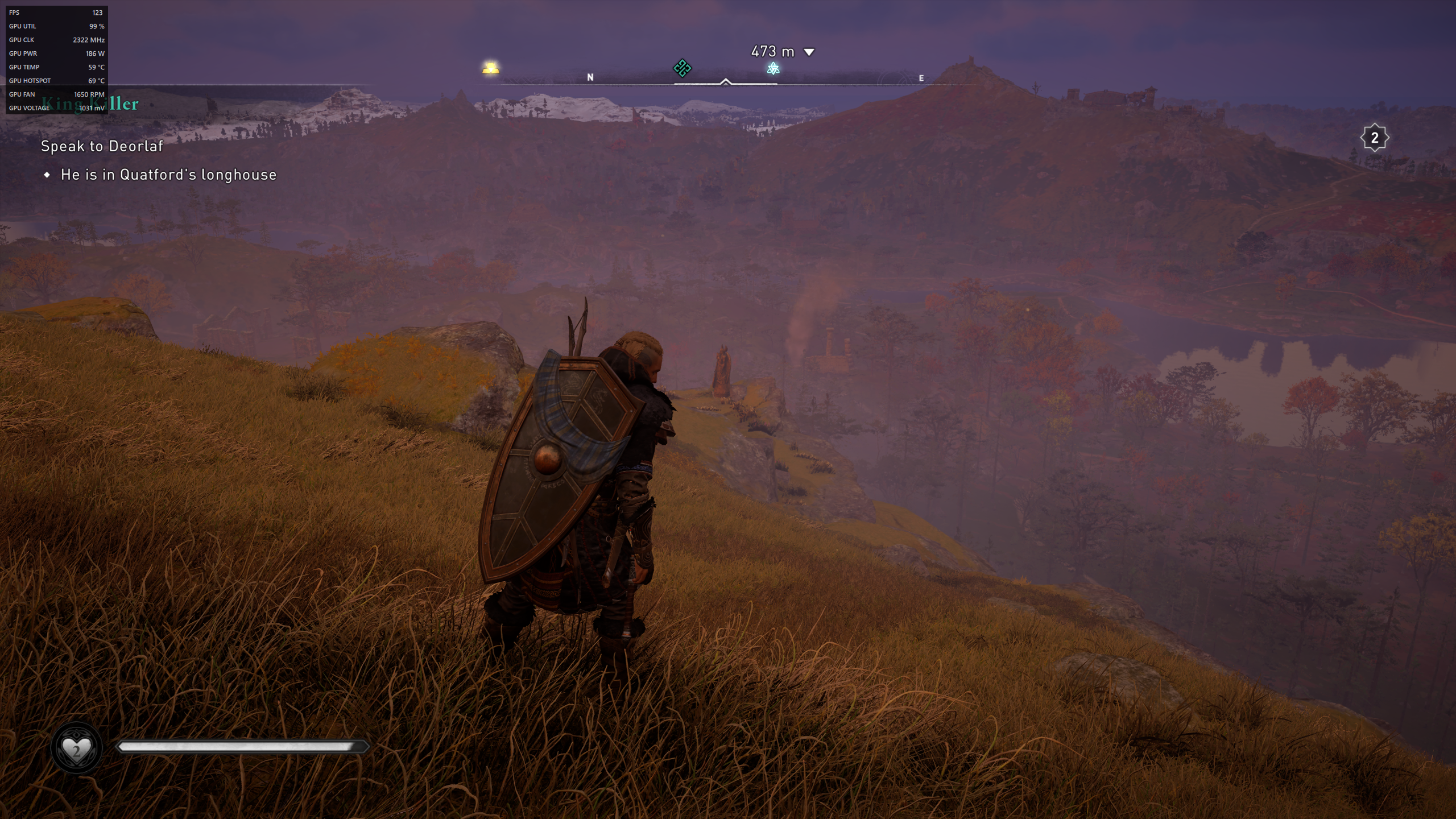Click the GPU stats performance overlay

pyautogui.click(x=57, y=60)
